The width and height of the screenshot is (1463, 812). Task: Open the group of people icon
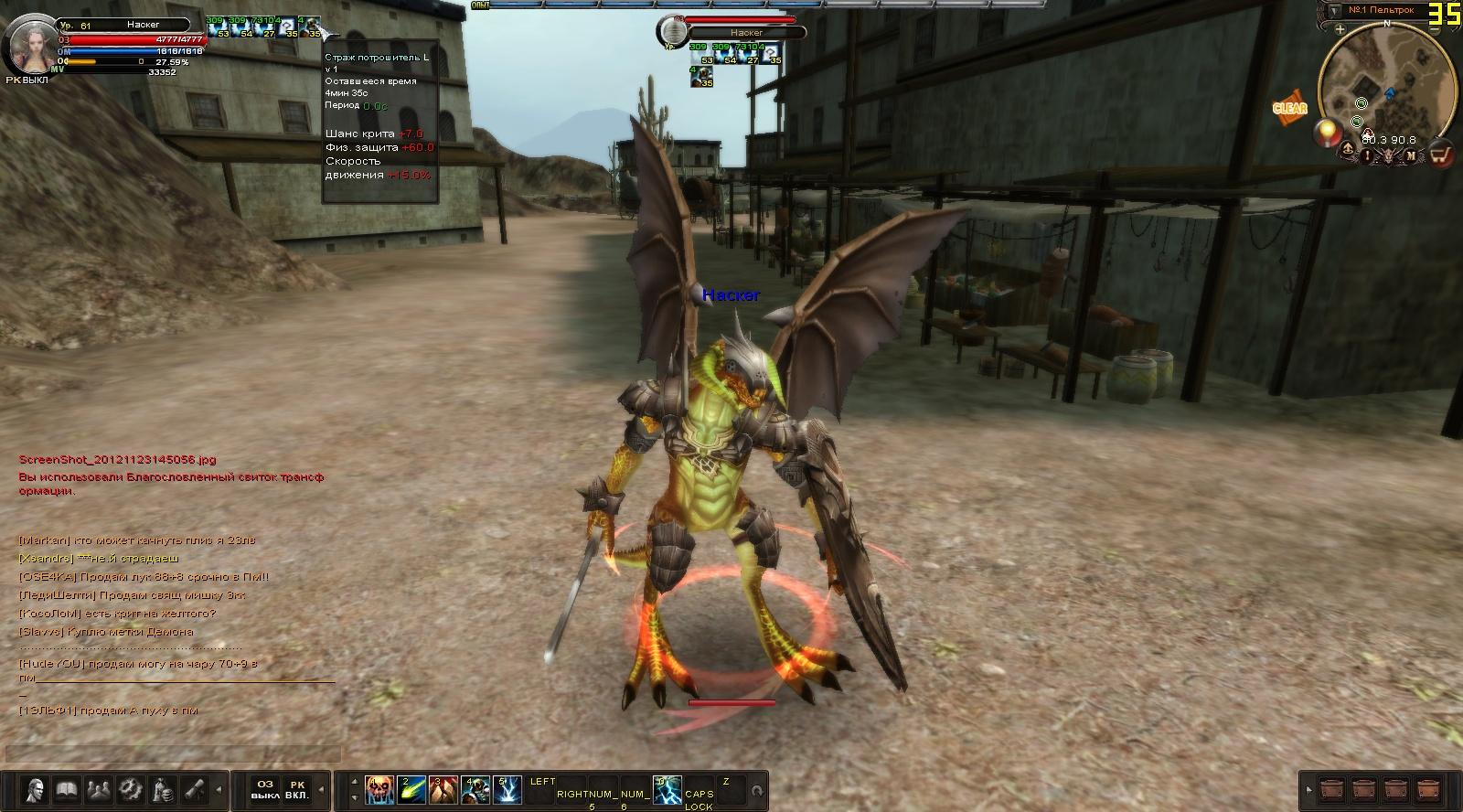coord(98,789)
